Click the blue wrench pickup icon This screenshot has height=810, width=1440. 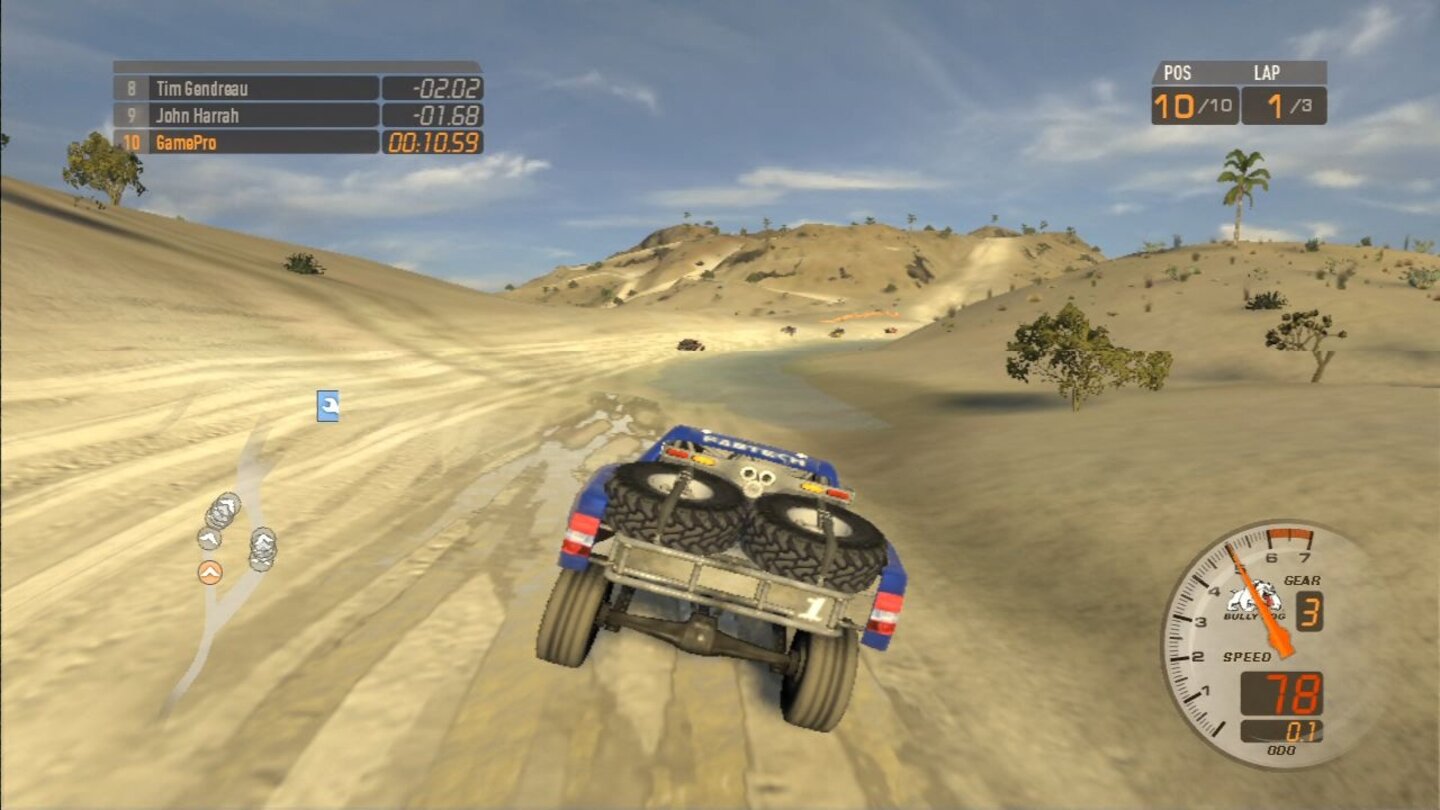[x=327, y=406]
